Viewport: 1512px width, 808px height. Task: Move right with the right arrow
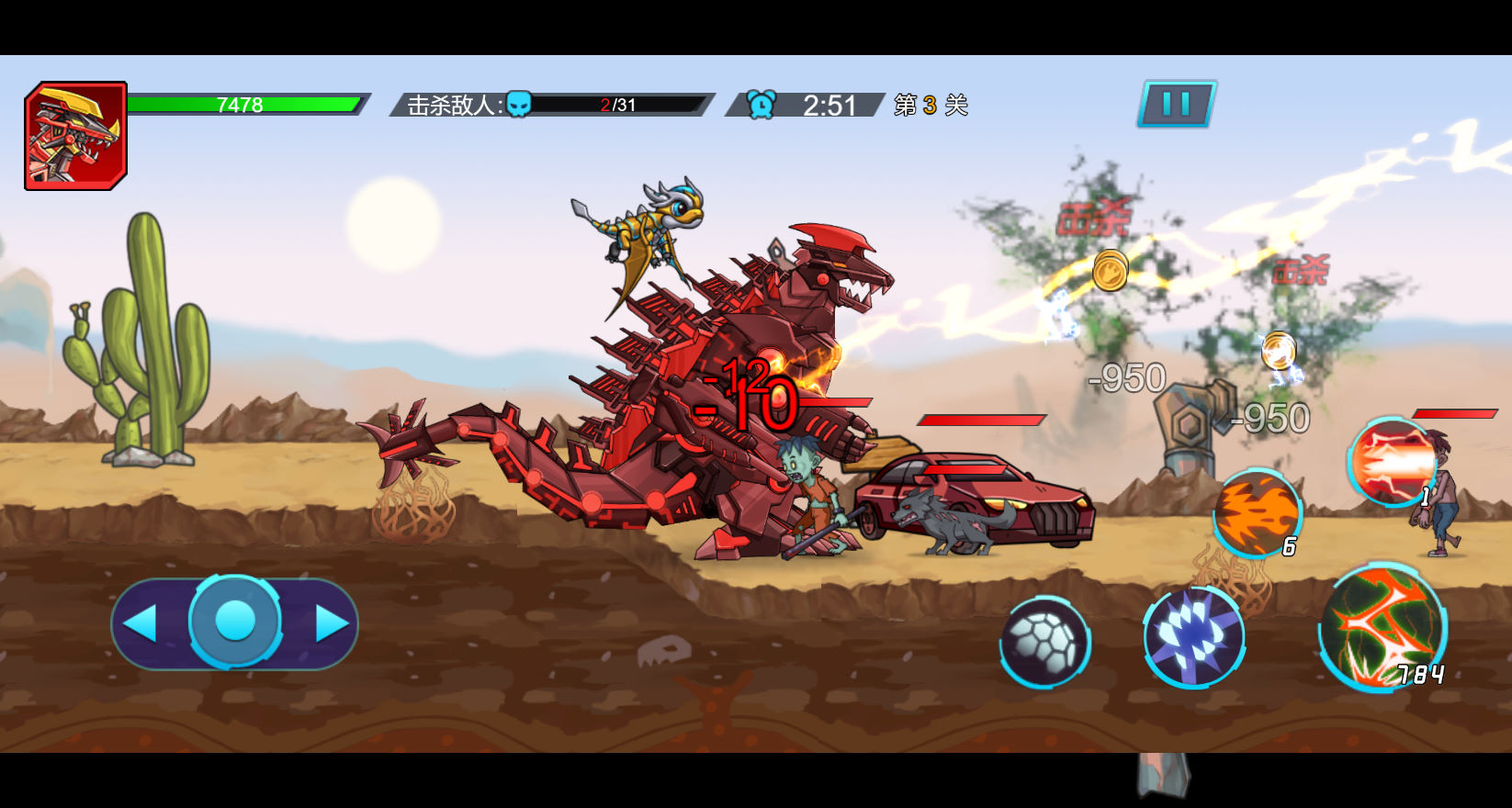(331, 623)
